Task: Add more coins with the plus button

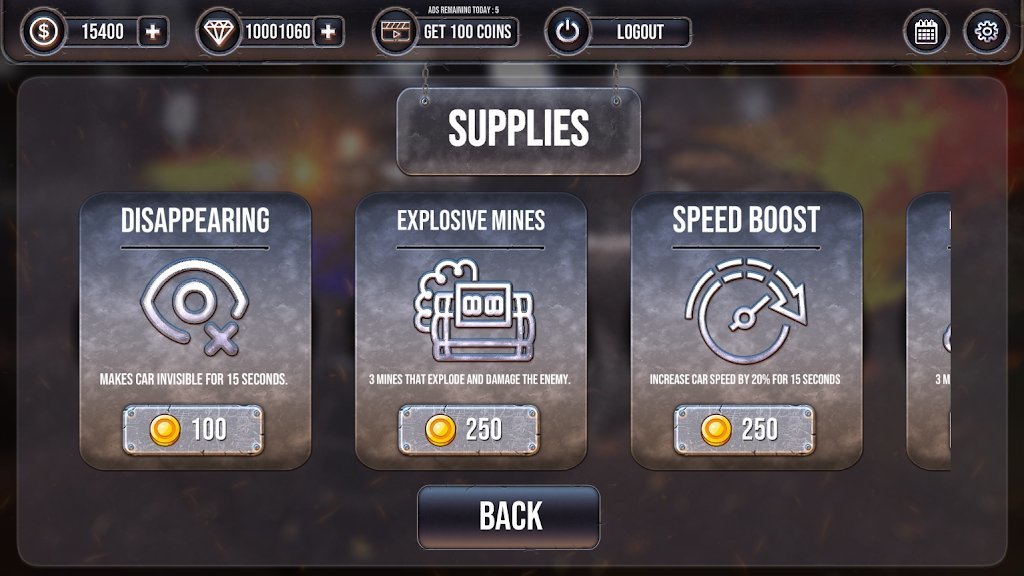Action: pyautogui.click(x=152, y=32)
